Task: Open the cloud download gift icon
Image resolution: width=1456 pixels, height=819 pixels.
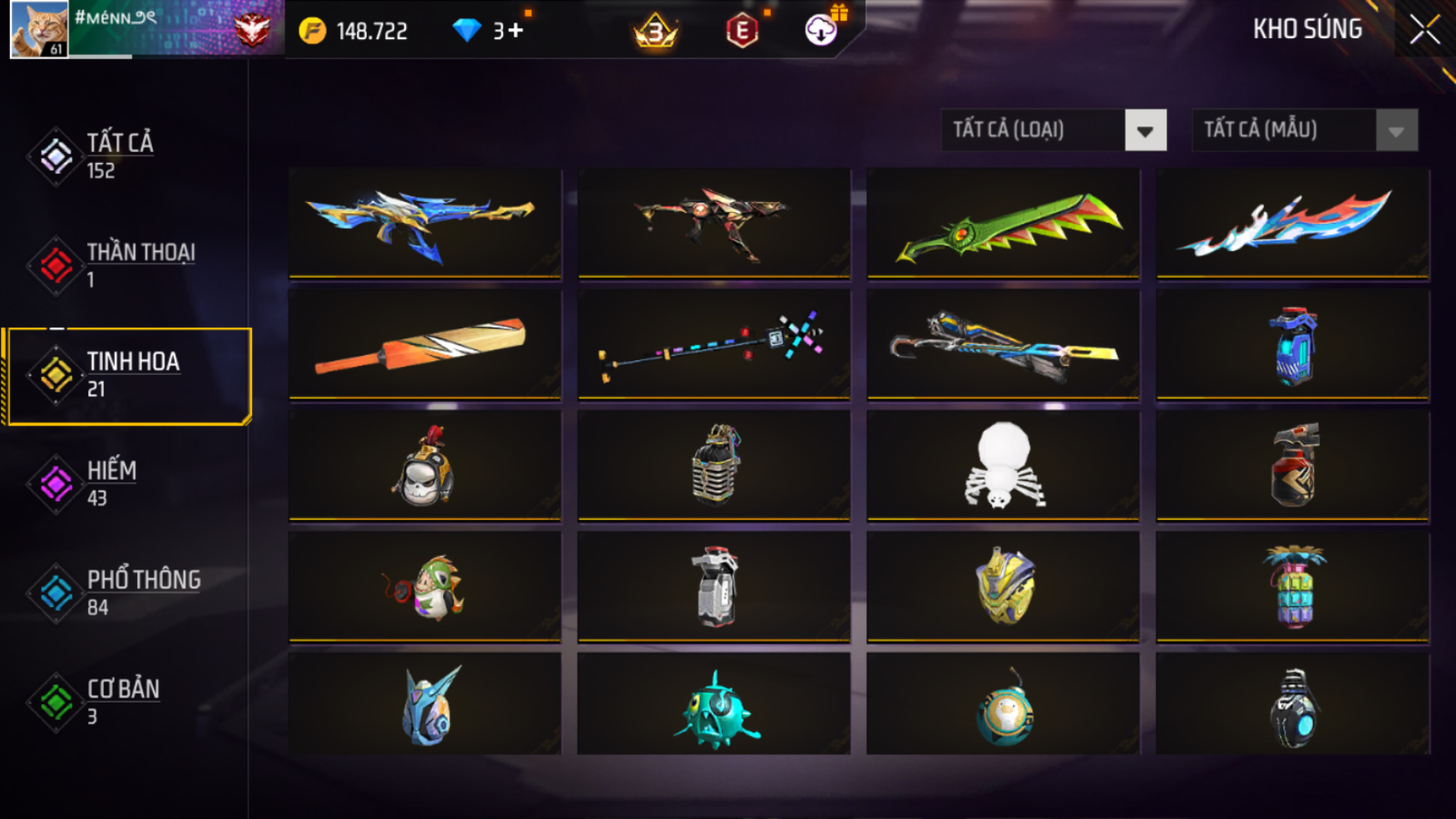Action: click(822, 30)
